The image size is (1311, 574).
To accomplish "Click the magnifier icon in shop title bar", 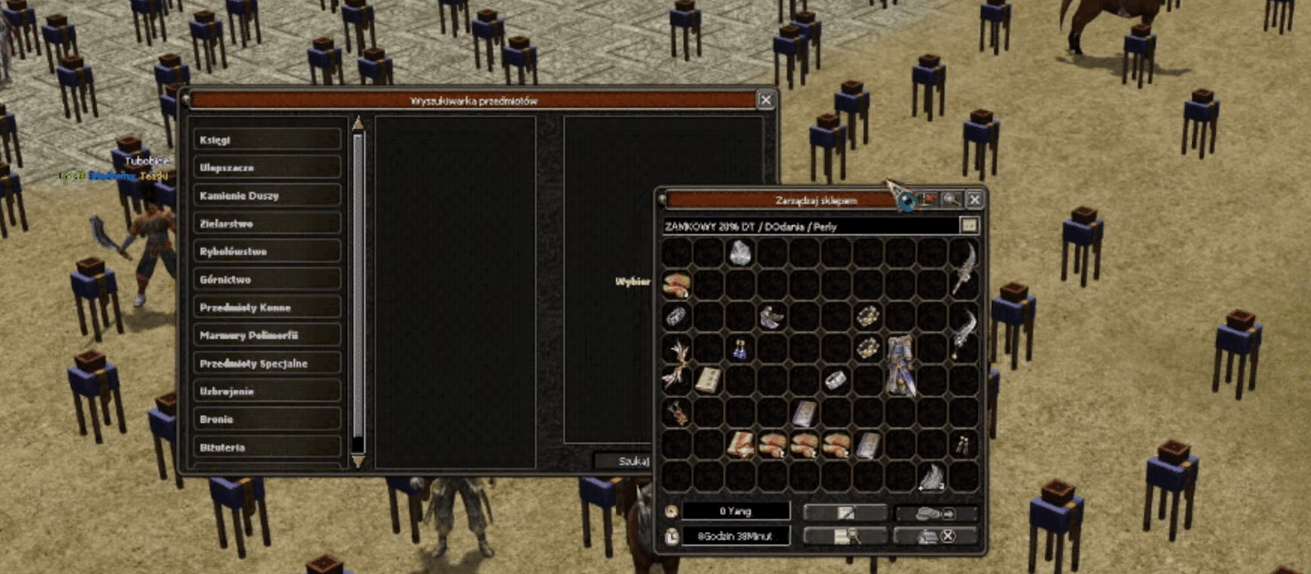I will 952,200.
